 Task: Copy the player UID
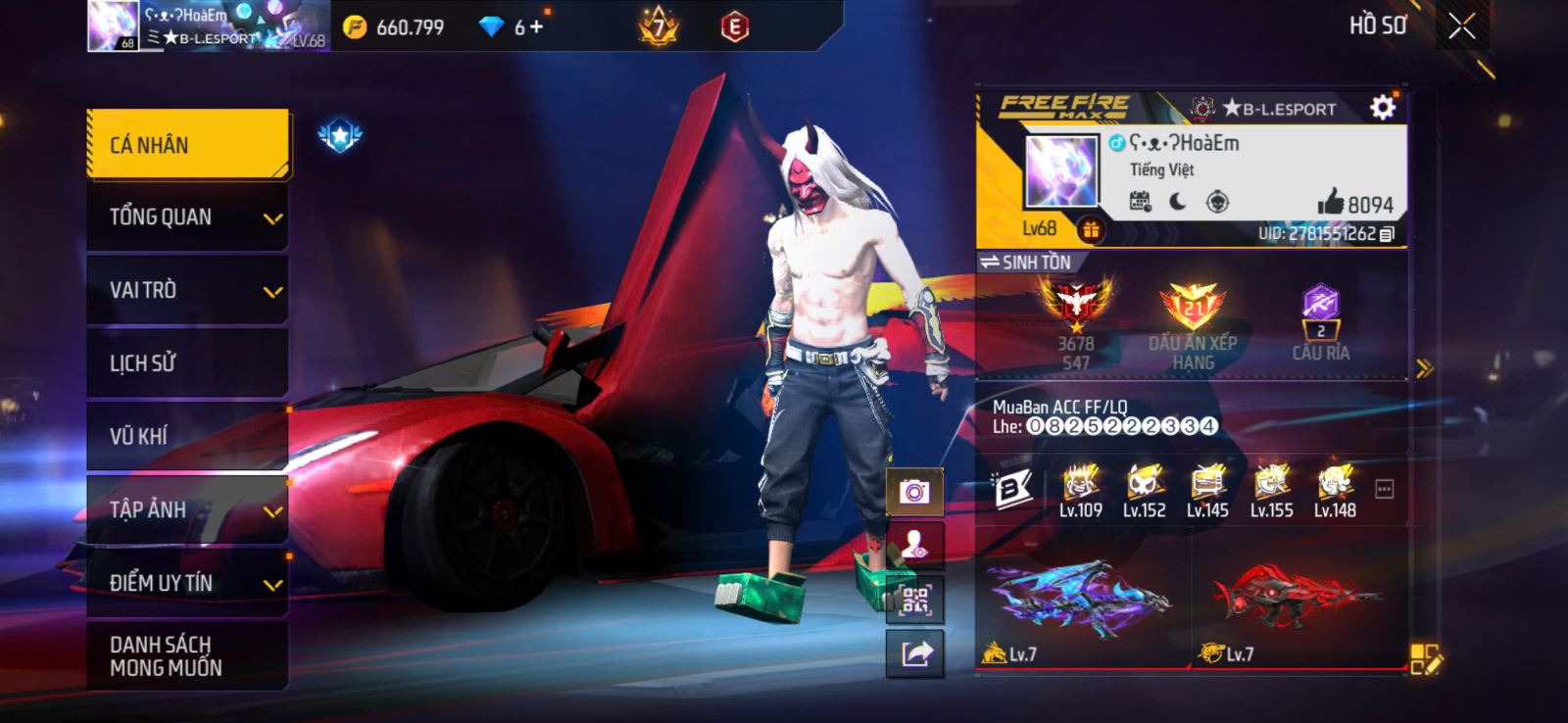tap(1387, 234)
